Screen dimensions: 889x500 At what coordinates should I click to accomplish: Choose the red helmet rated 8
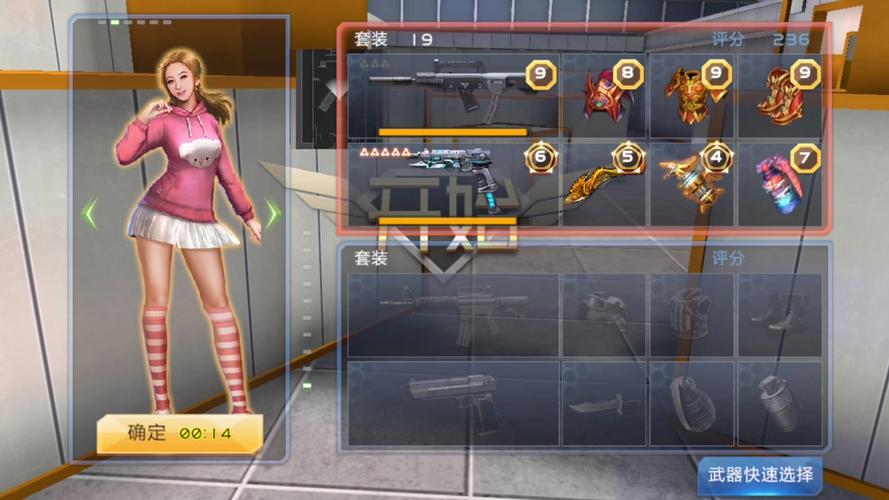[x=604, y=95]
